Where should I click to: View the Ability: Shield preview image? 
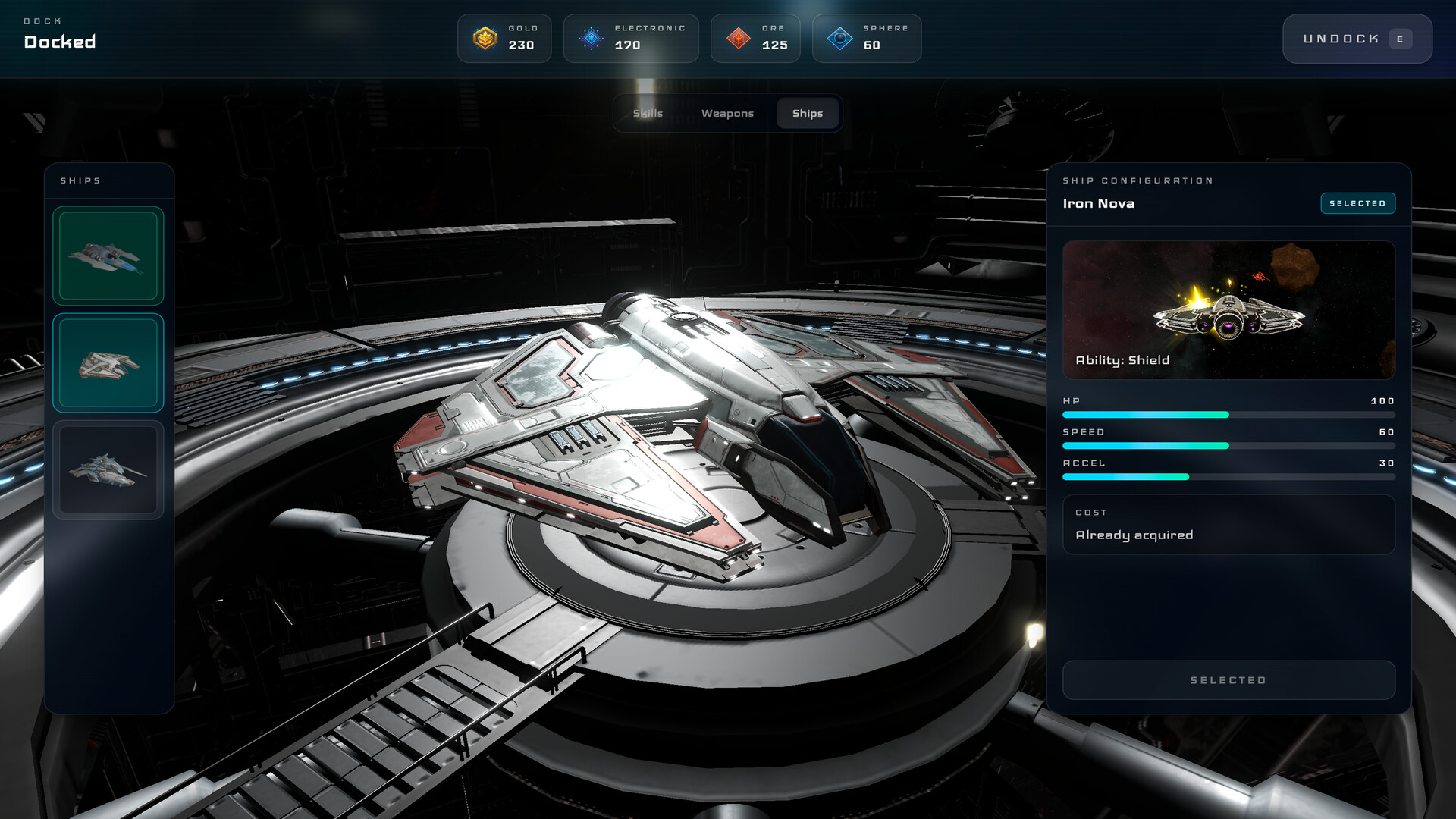[x=1228, y=310]
